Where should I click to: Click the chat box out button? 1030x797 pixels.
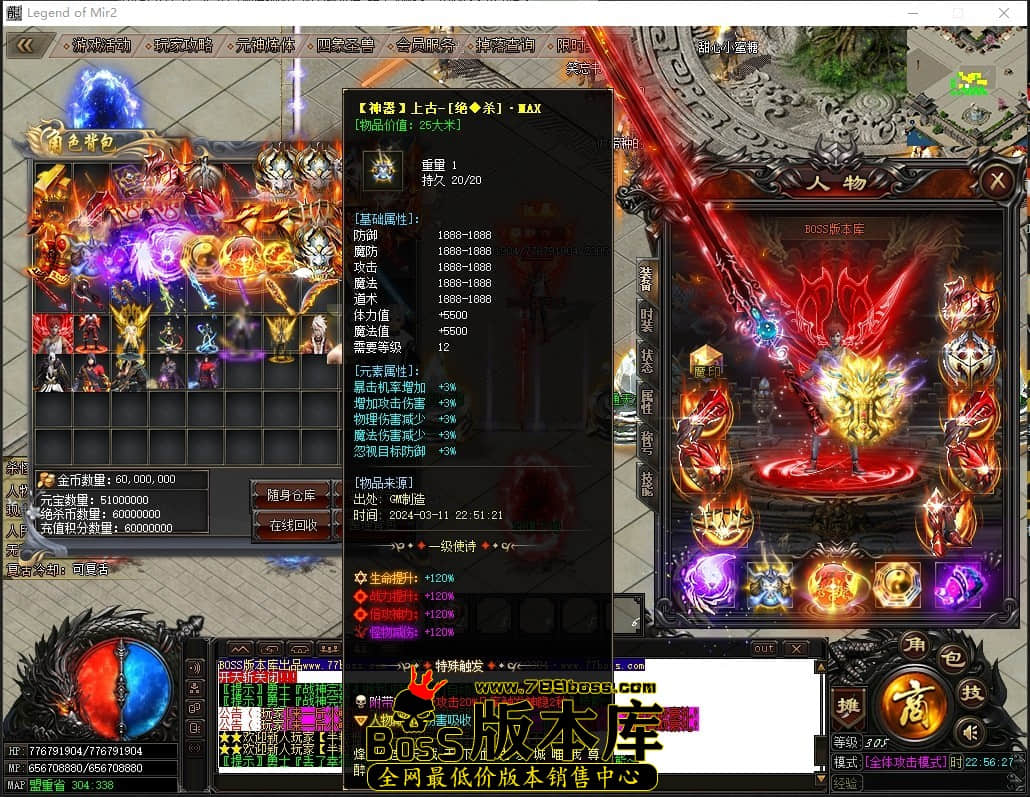point(764,648)
